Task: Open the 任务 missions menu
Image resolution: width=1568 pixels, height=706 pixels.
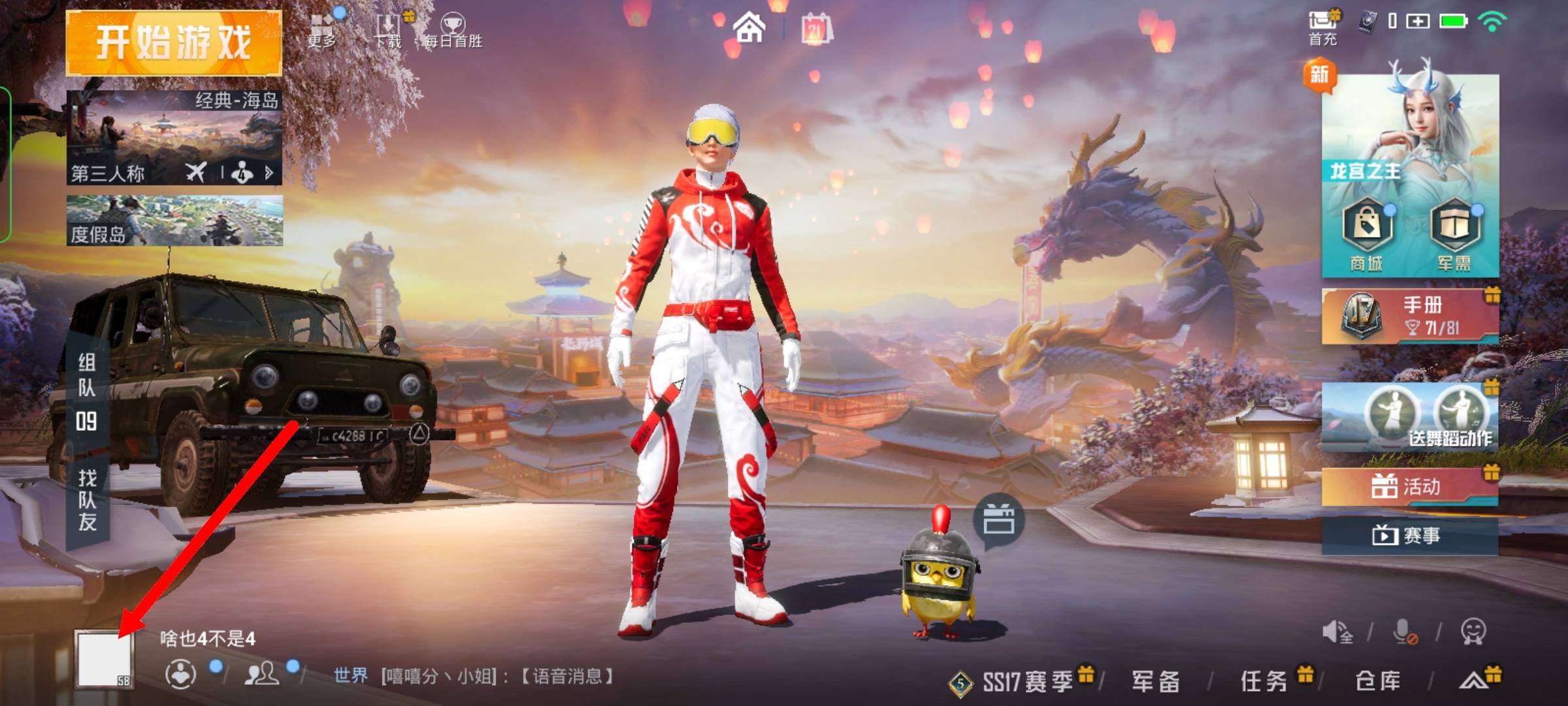Action: [x=1264, y=682]
